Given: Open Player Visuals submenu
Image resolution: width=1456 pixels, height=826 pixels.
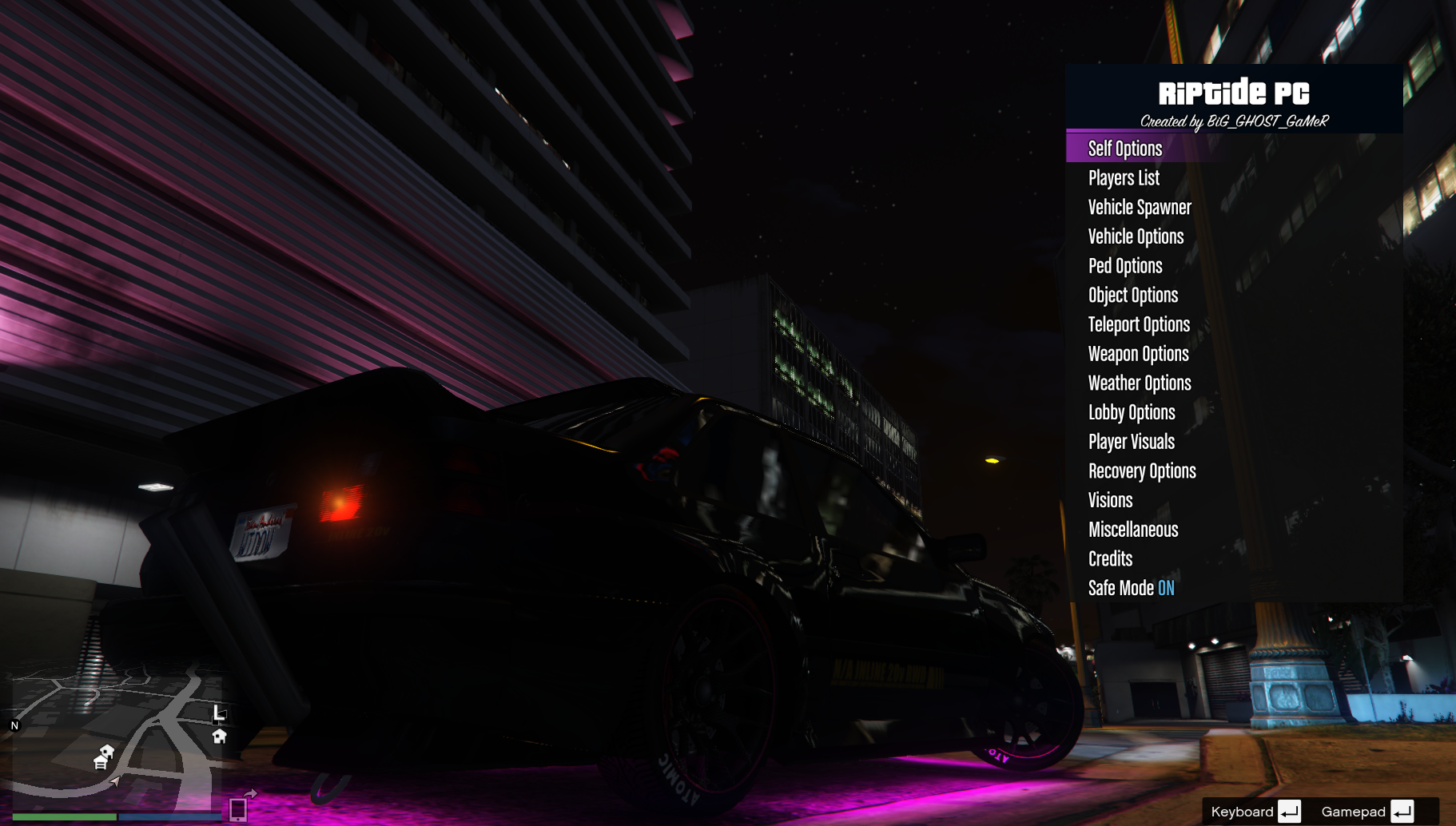Looking at the screenshot, I should click(x=1132, y=442).
